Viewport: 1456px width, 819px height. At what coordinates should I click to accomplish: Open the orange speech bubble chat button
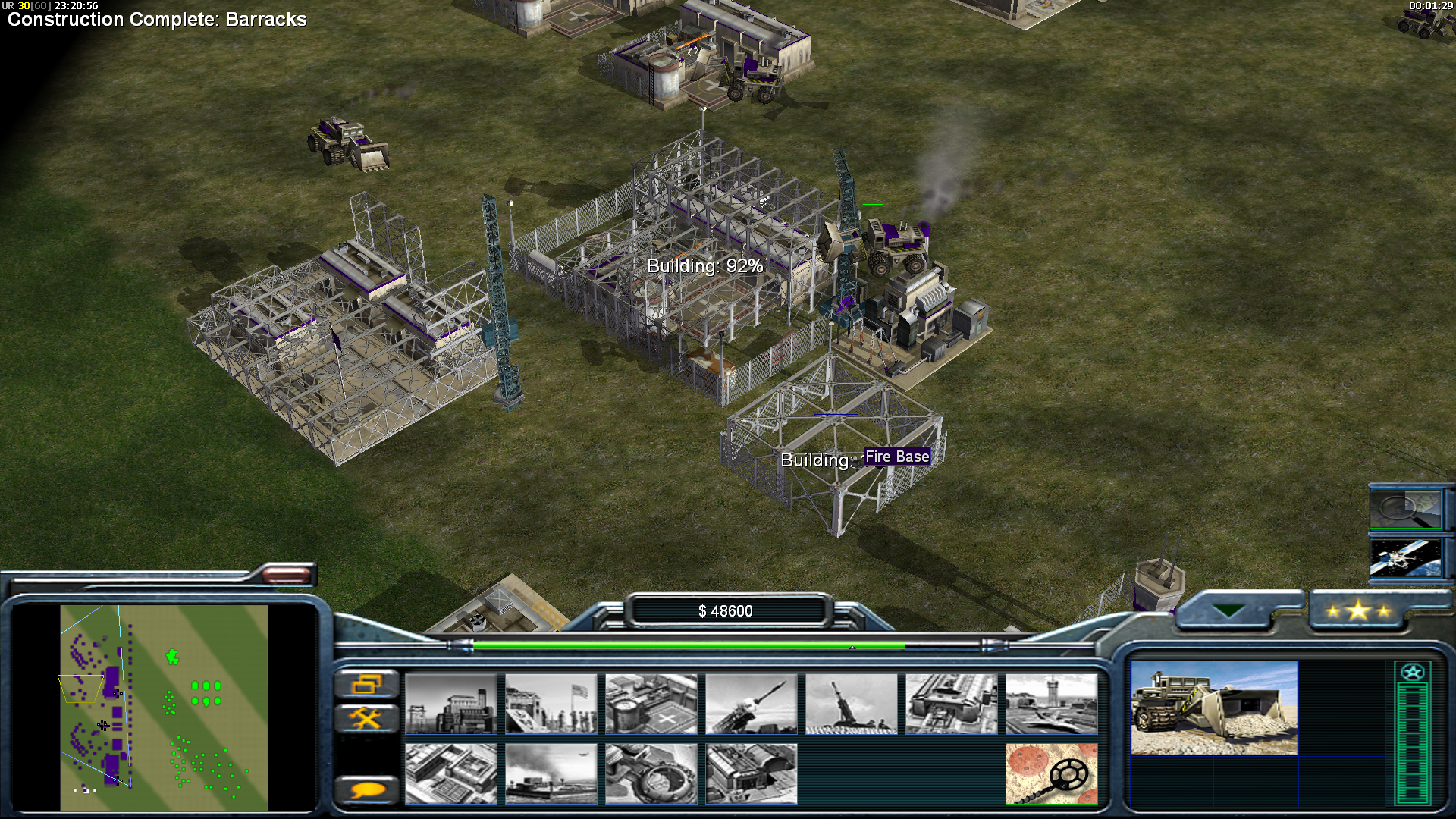click(366, 790)
